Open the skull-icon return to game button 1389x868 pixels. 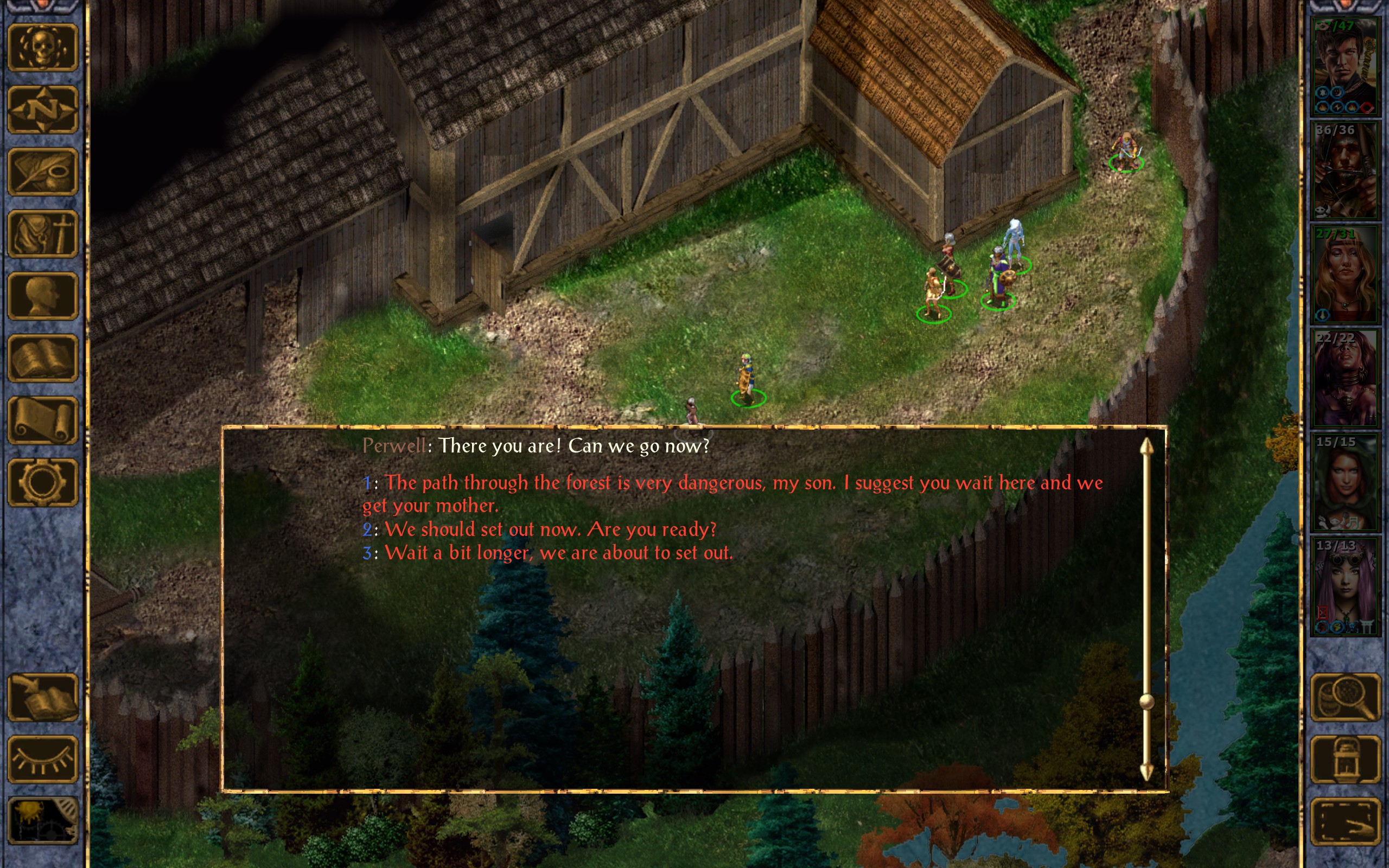coord(42,48)
